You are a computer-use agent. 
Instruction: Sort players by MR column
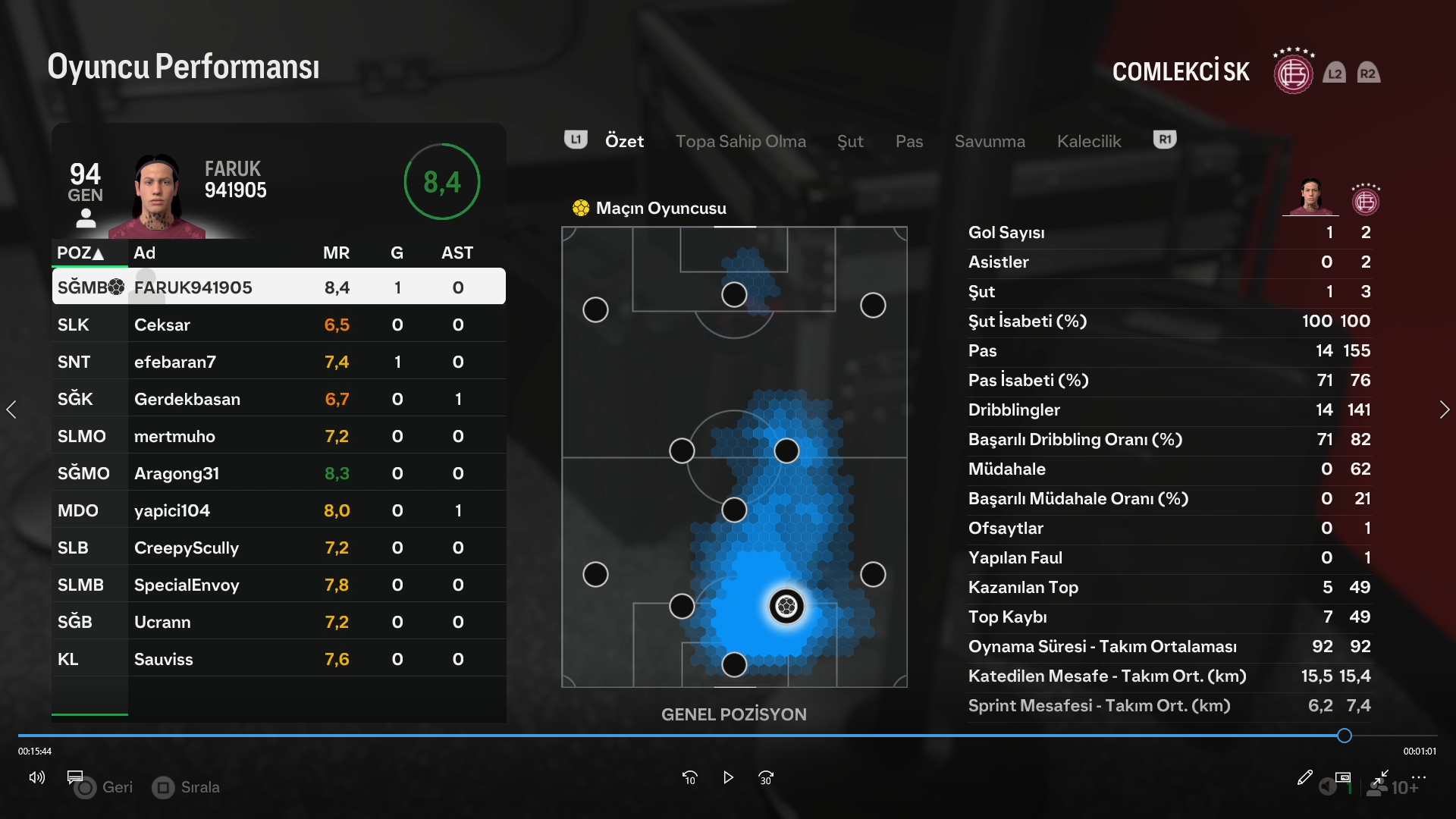click(x=336, y=253)
